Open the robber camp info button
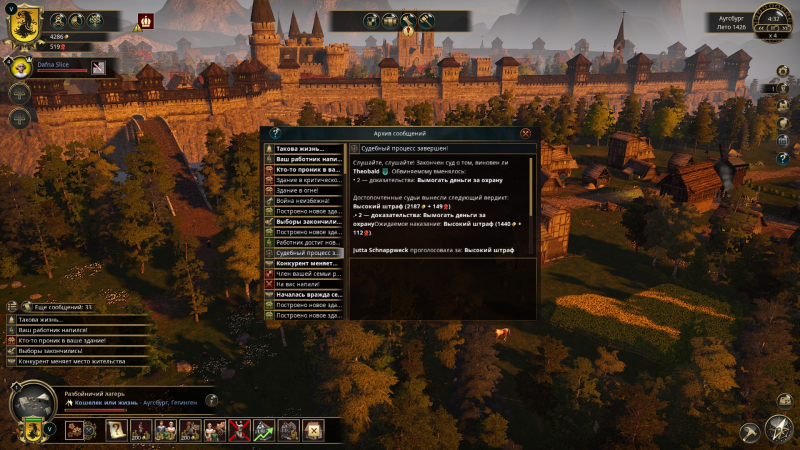Image resolution: width=800 pixels, height=450 pixels. tap(211, 400)
